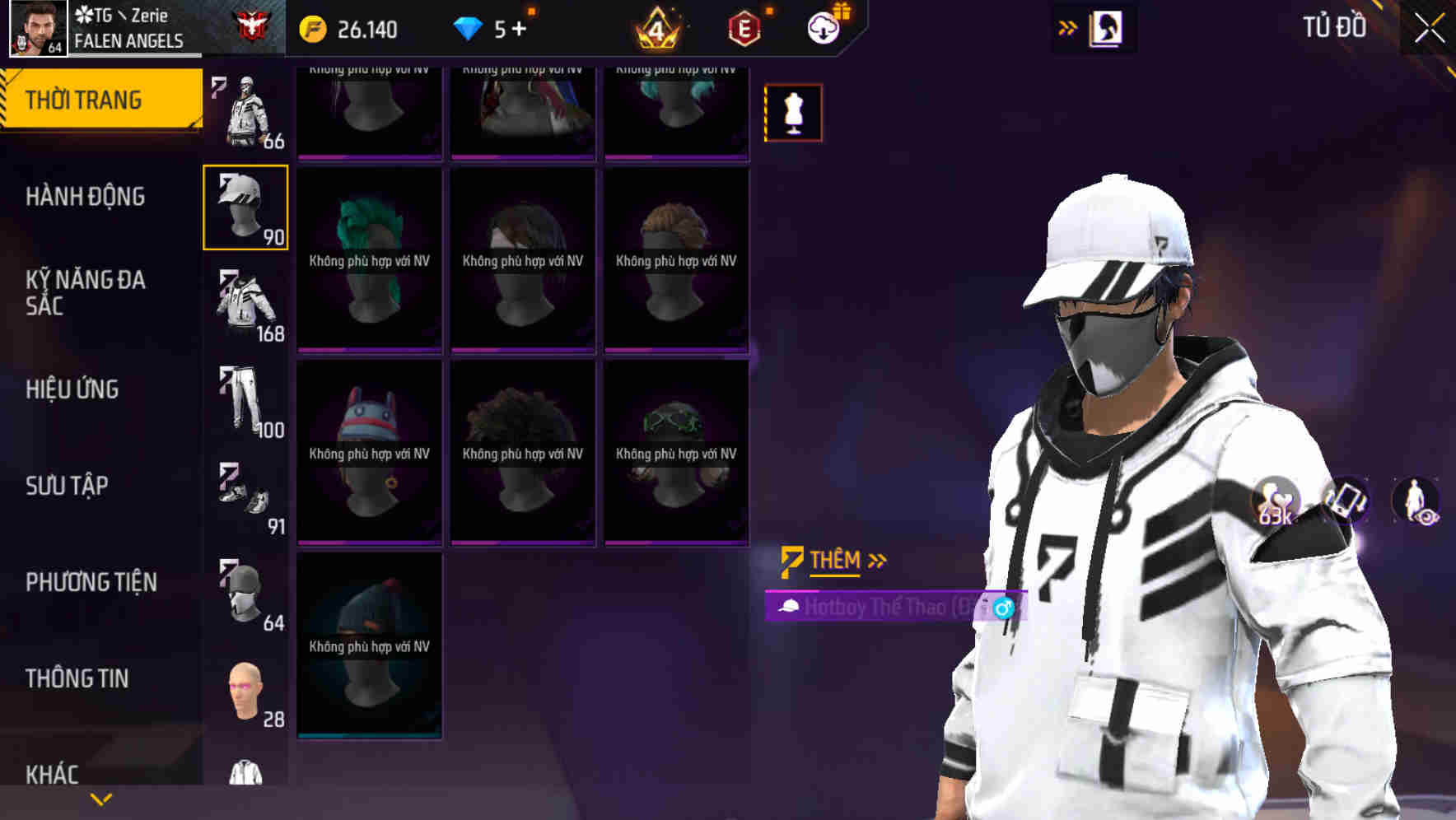Collapse the sidebar via bottom chevron
The height and width of the screenshot is (820, 1456).
coord(100,798)
